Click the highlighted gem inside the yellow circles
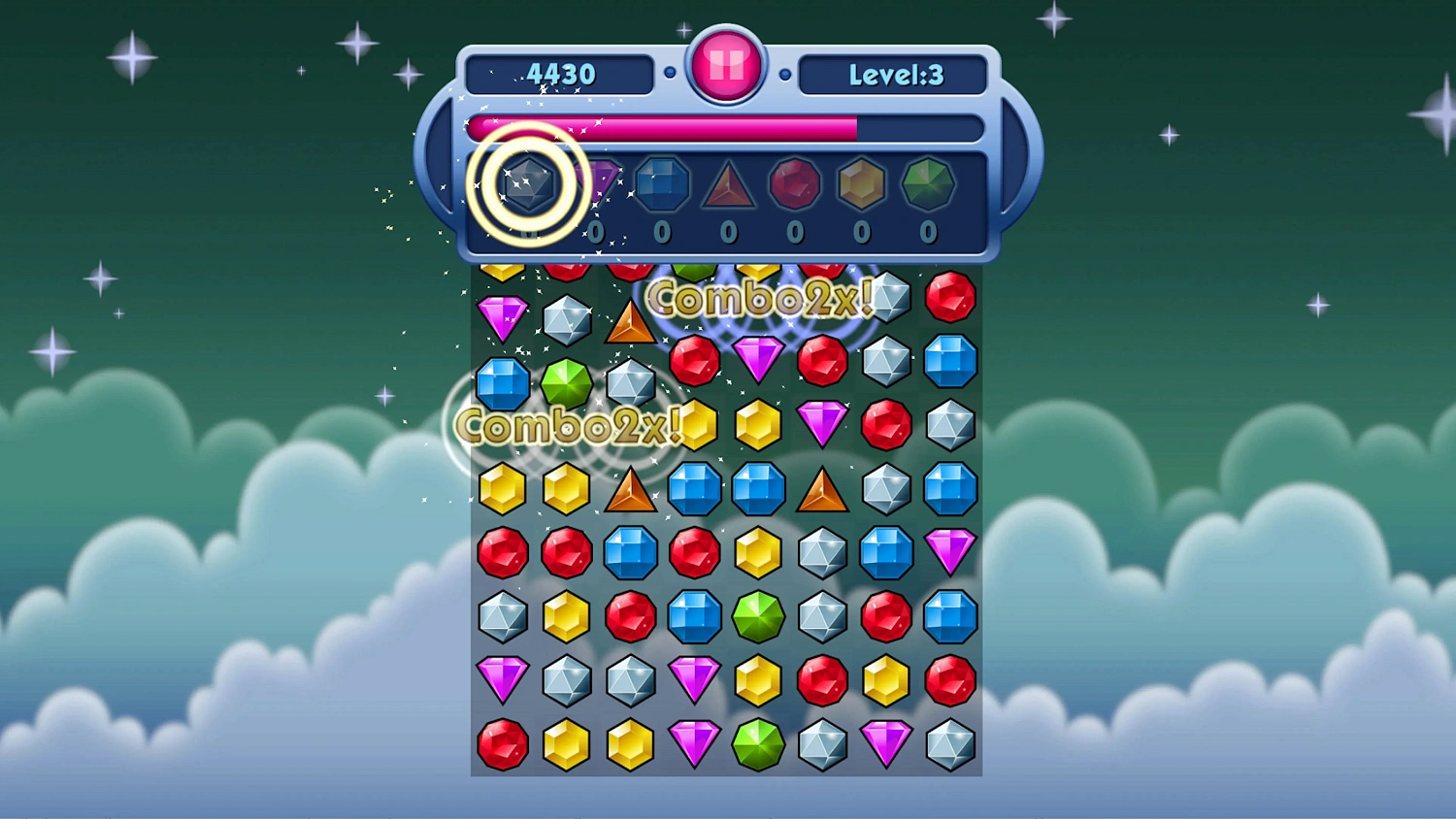1456x819 pixels. (x=529, y=184)
